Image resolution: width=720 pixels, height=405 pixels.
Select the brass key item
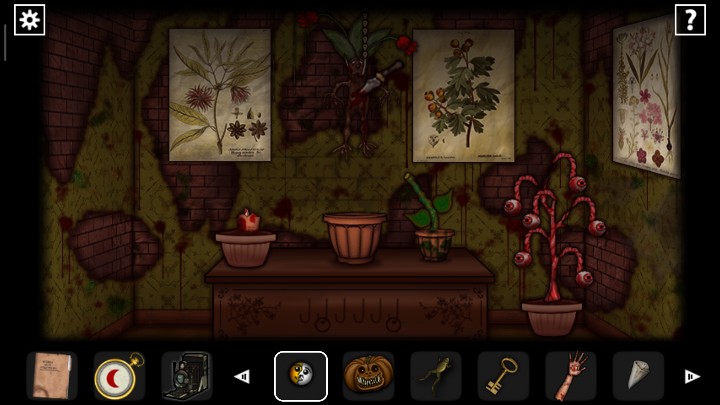pos(503,376)
